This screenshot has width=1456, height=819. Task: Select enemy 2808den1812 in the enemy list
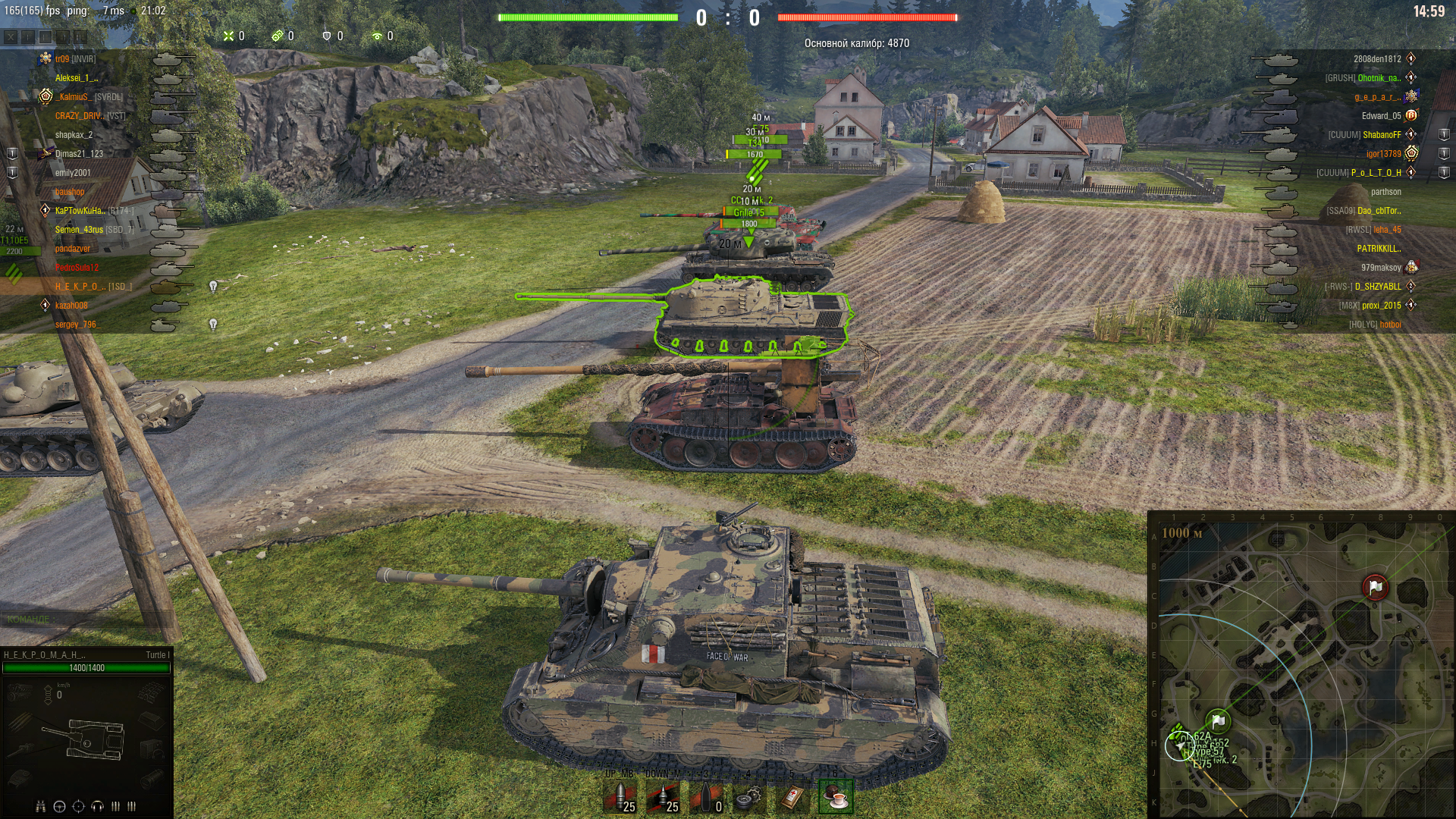tap(1377, 59)
